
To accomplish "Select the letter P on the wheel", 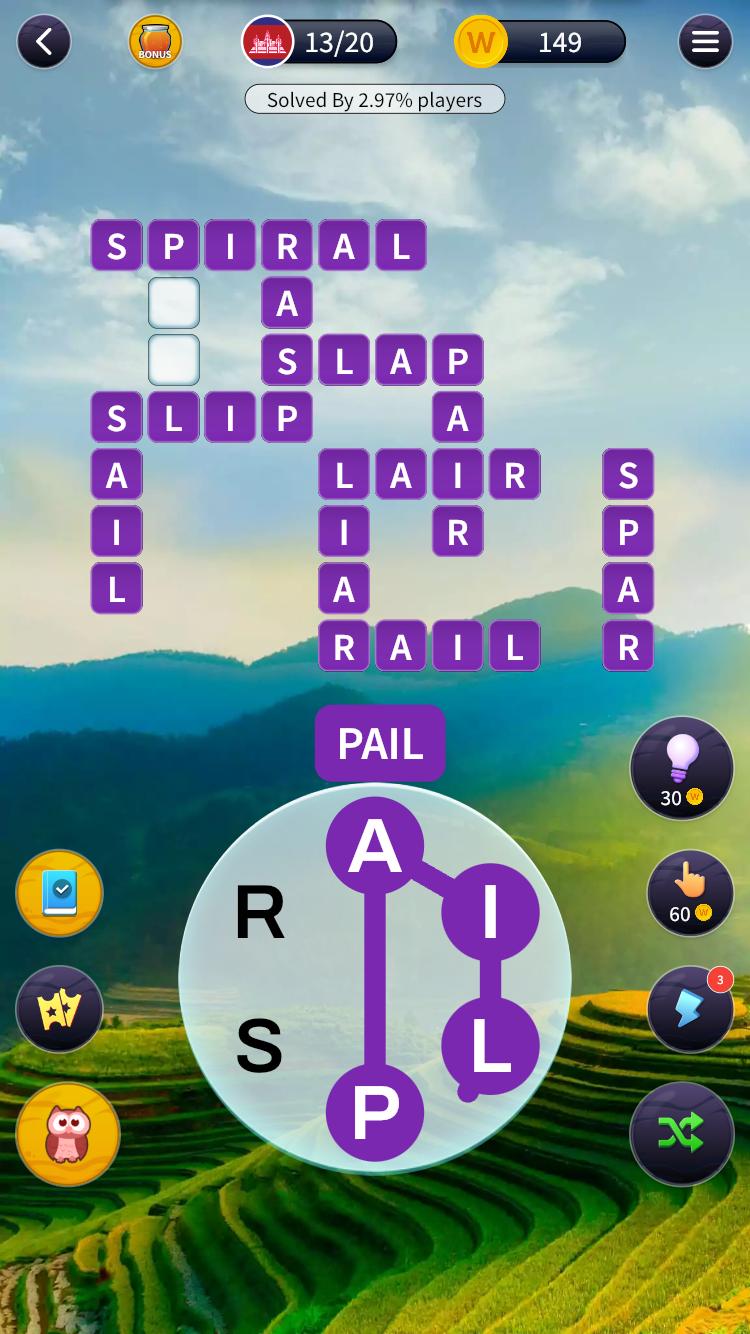I will click(x=375, y=1112).
